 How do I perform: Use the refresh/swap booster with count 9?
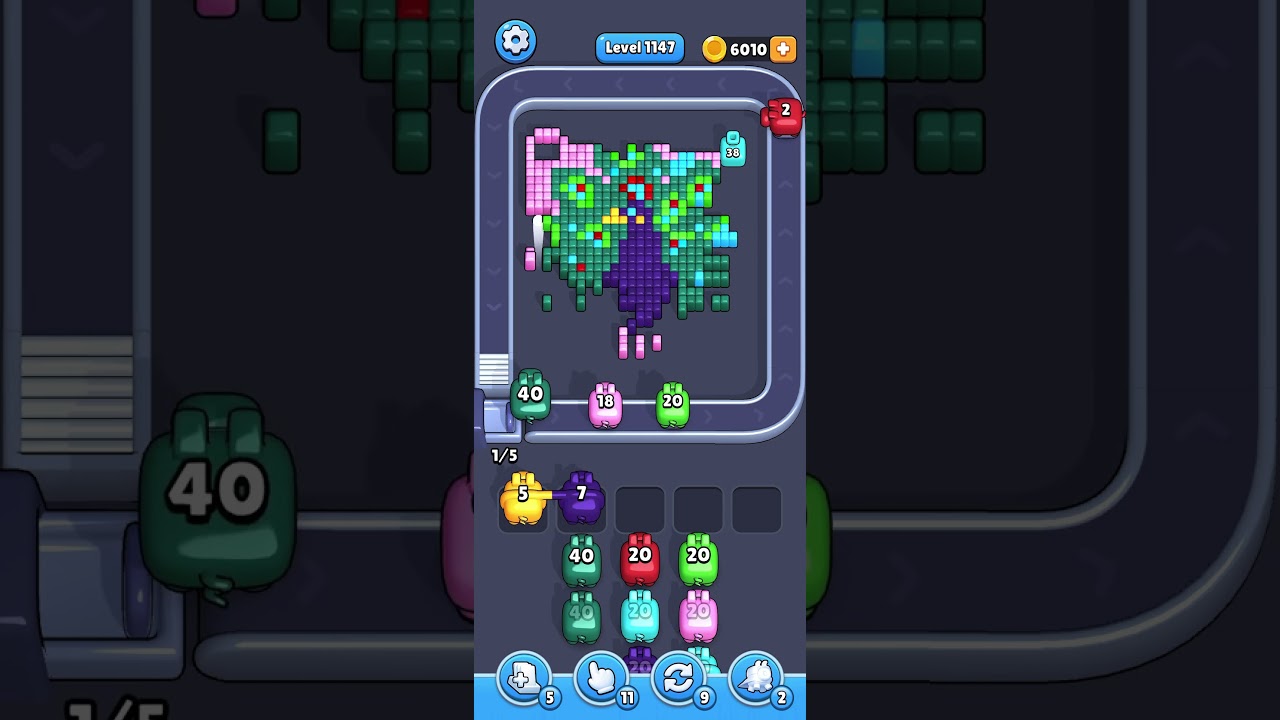pos(677,680)
